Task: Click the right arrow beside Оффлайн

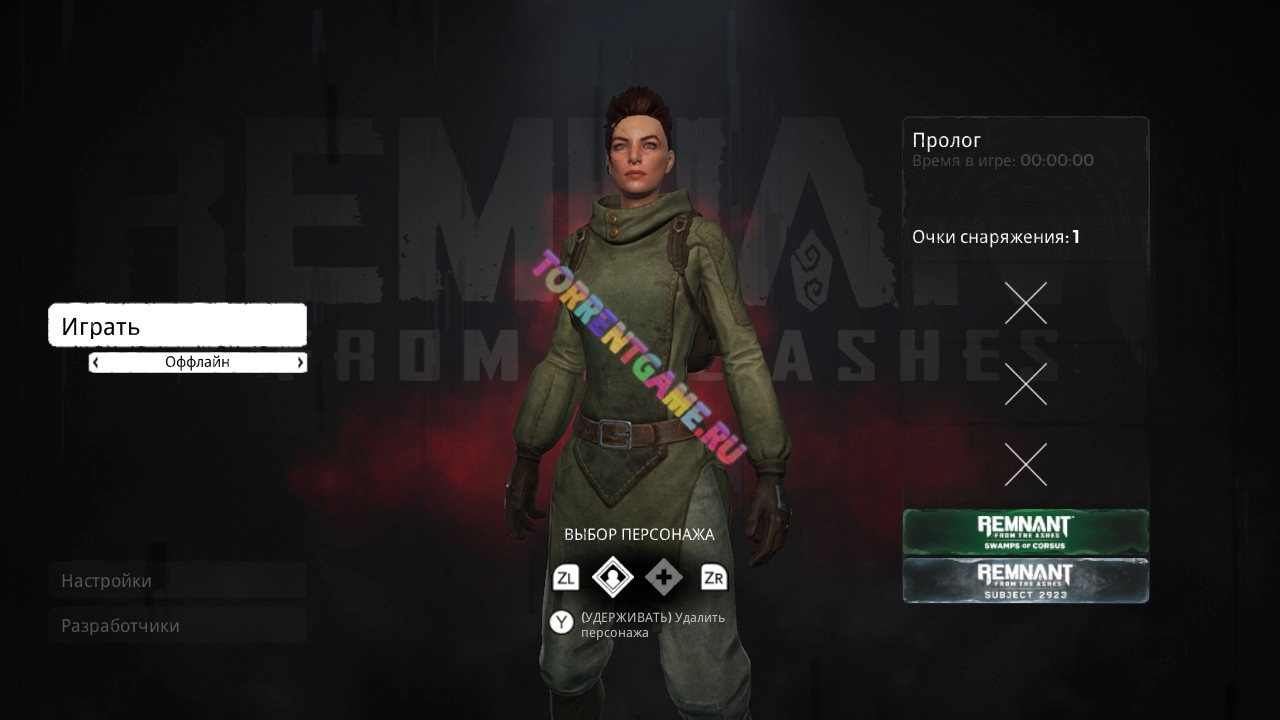Action: pos(300,363)
